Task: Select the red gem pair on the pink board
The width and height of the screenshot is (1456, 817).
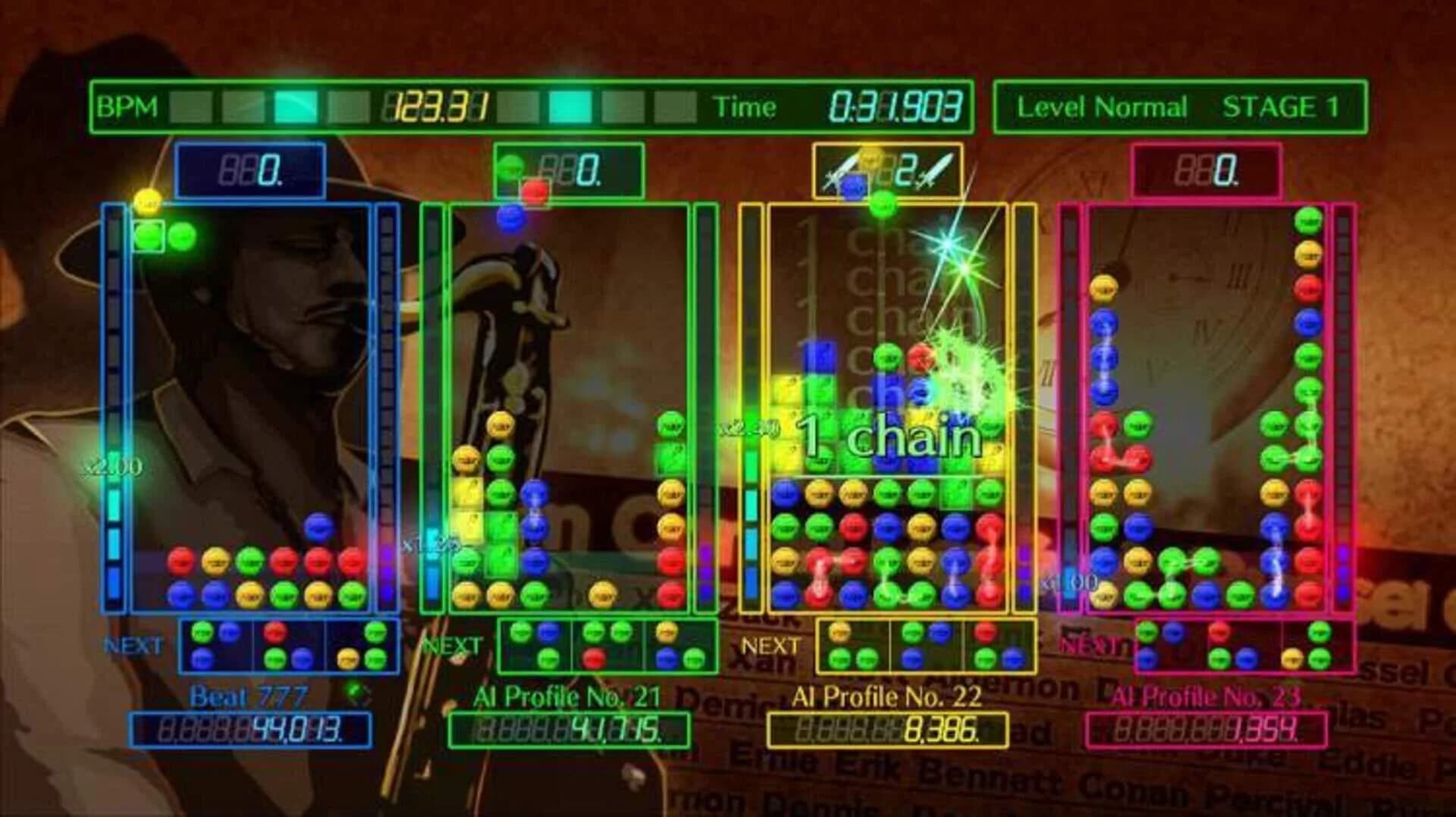Action: coord(1119,459)
